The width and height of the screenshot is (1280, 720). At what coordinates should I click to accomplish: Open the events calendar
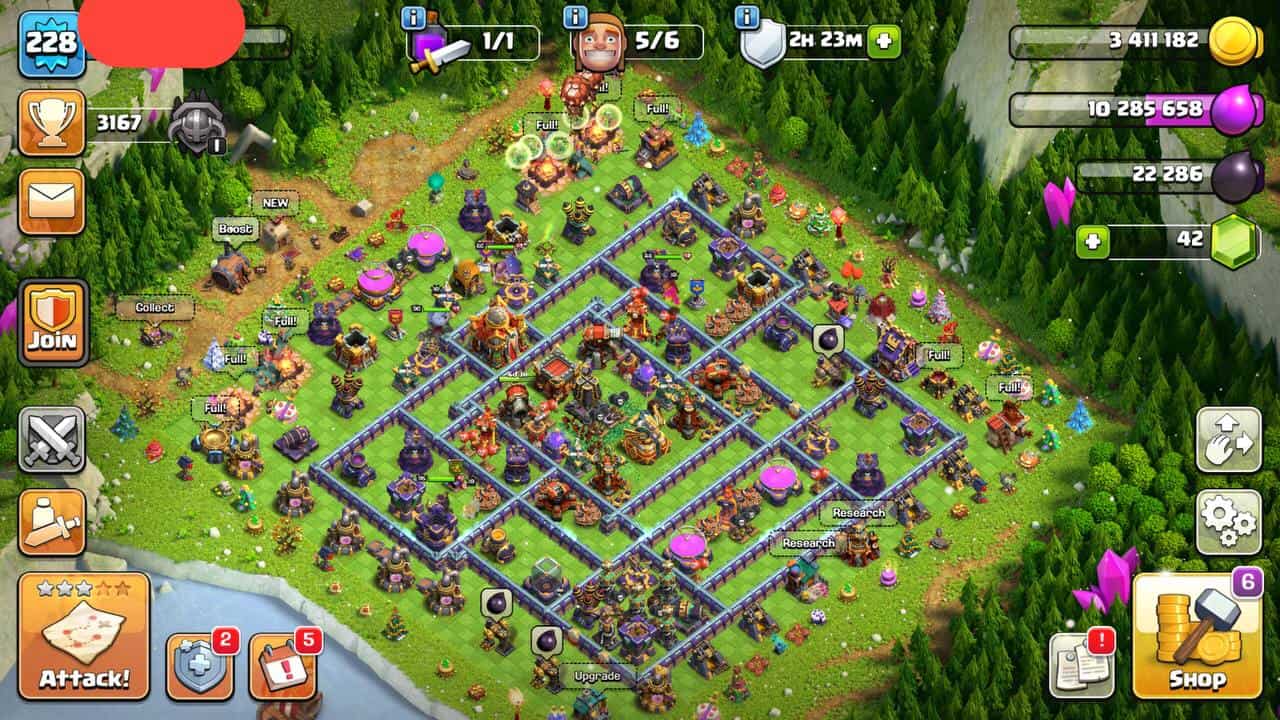click(281, 666)
